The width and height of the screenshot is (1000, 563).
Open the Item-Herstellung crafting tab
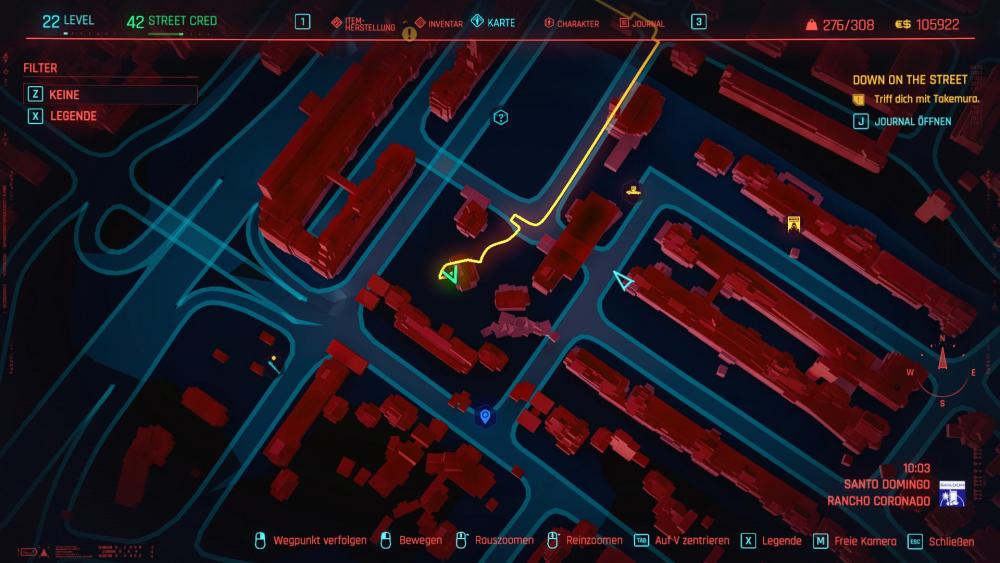coord(365,22)
